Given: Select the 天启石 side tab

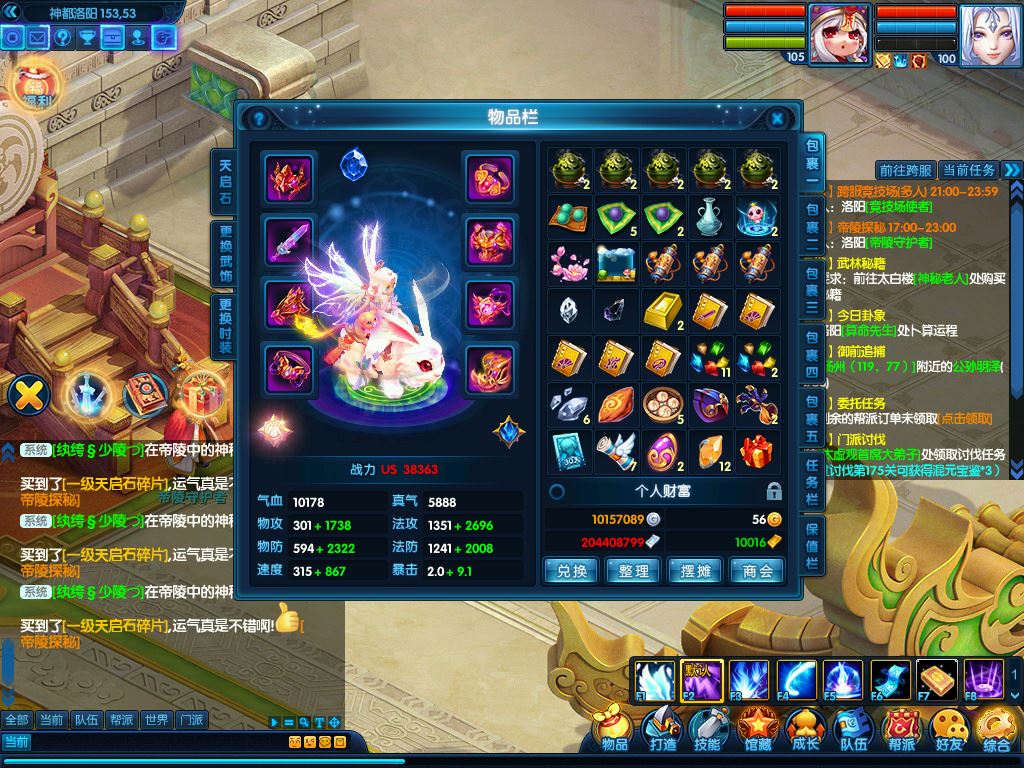Looking at the screenshot, I should click(225, 180).
